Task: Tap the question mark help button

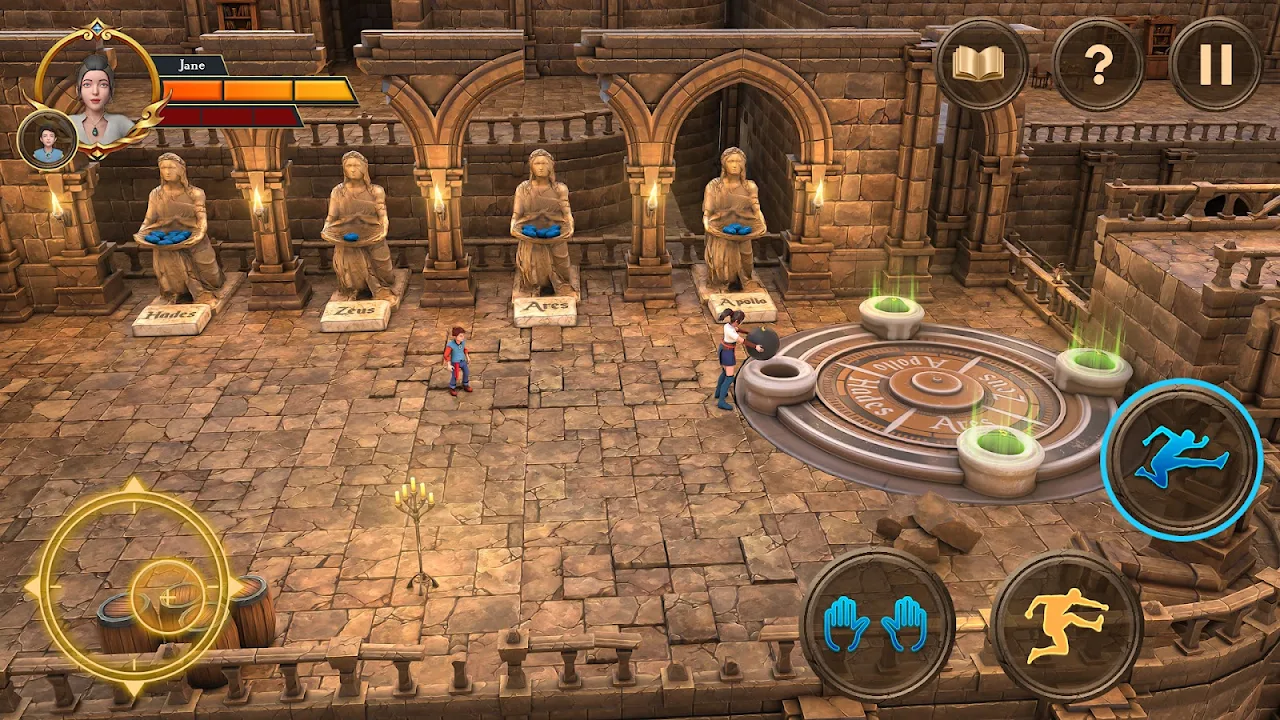Action: [x=1099, y=64]
